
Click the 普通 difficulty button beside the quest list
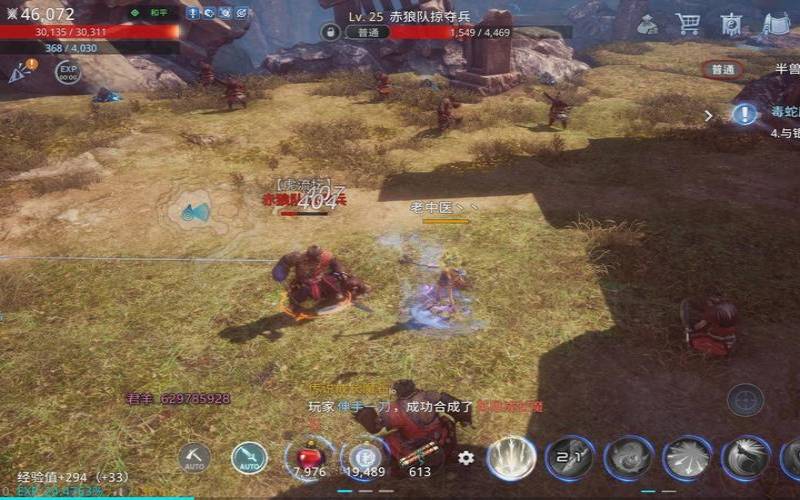pyautogui.click(x=722, y=70)
